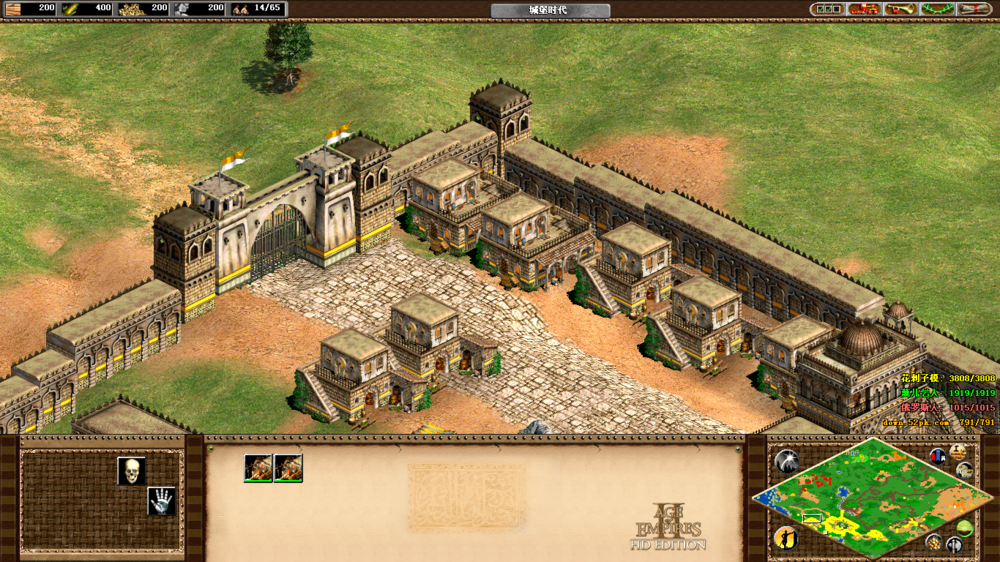Switch minimap to economic gold mode
Viewport: 1000px width, 562px height.
click(x=934, y=541)
